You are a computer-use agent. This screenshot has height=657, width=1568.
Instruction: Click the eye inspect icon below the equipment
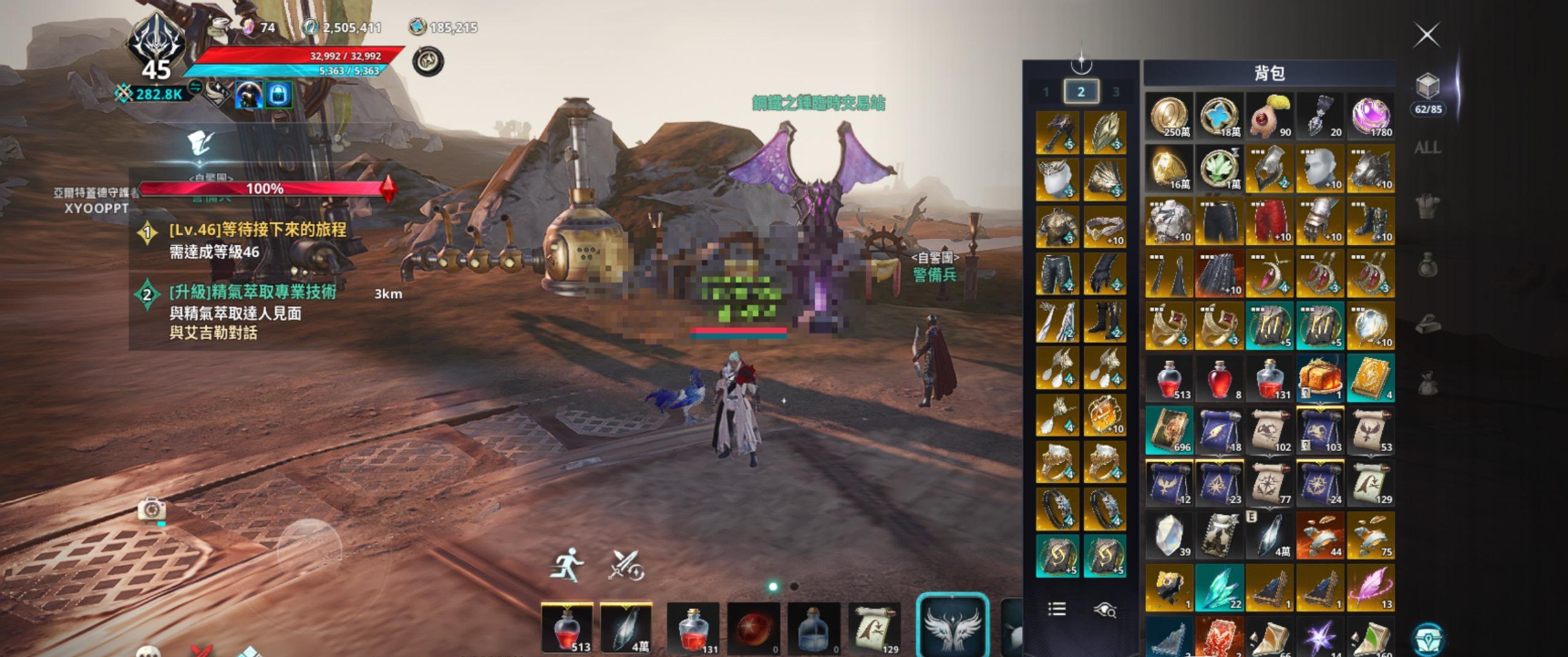click(x=1105, y=610)
